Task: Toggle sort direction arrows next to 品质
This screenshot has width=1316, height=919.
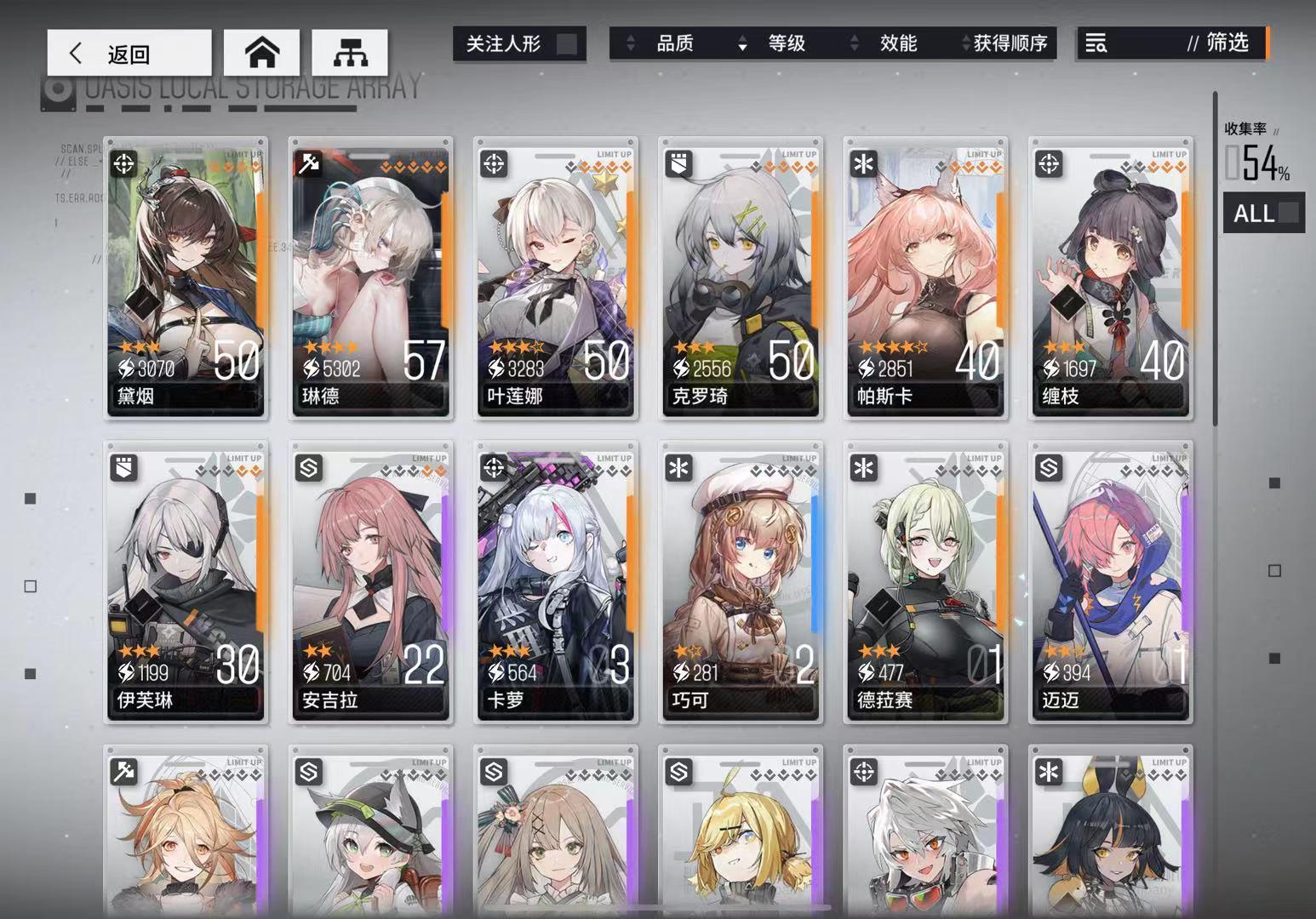Action: [632, 44]
